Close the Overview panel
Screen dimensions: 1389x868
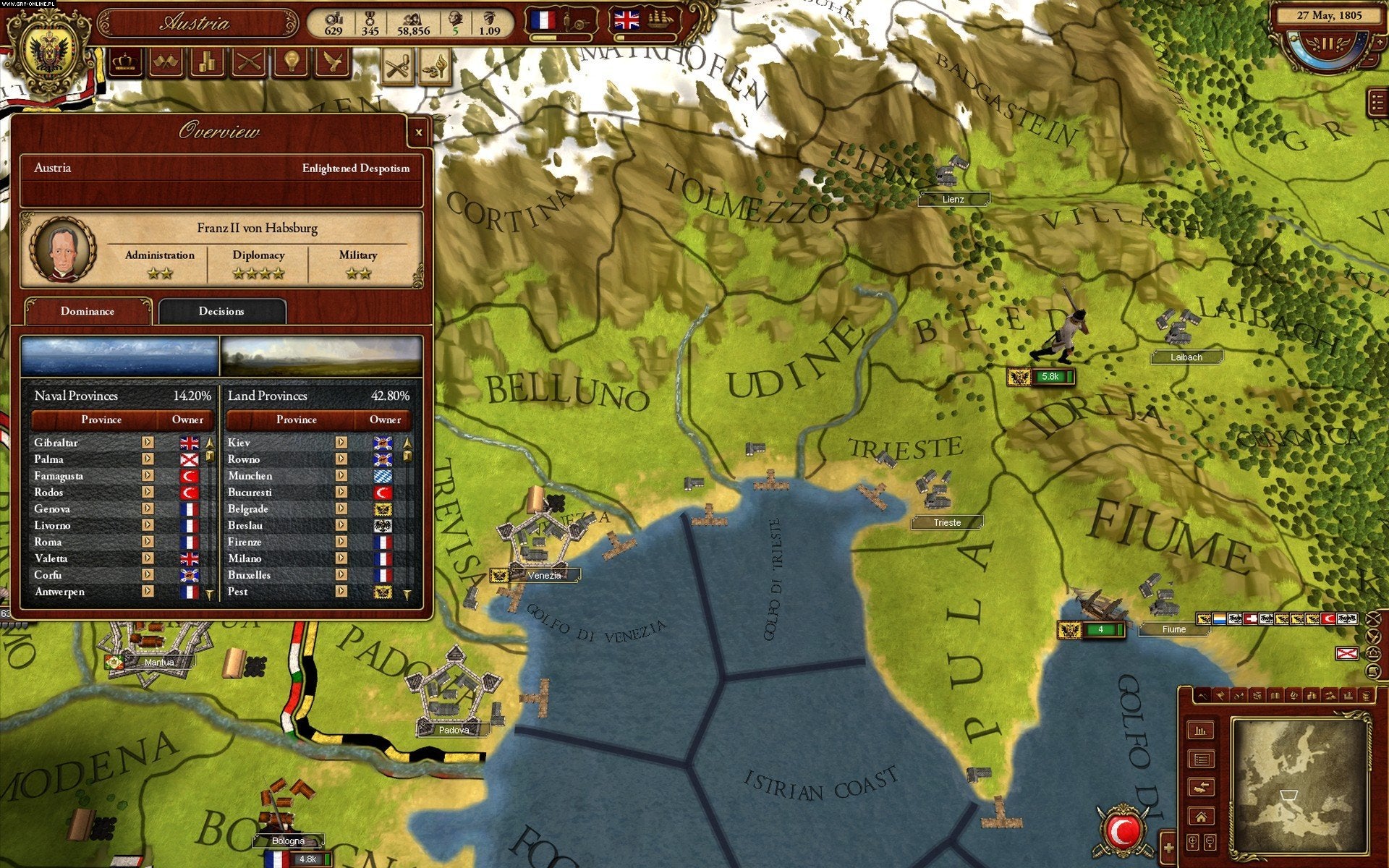[x=418, y=132]
